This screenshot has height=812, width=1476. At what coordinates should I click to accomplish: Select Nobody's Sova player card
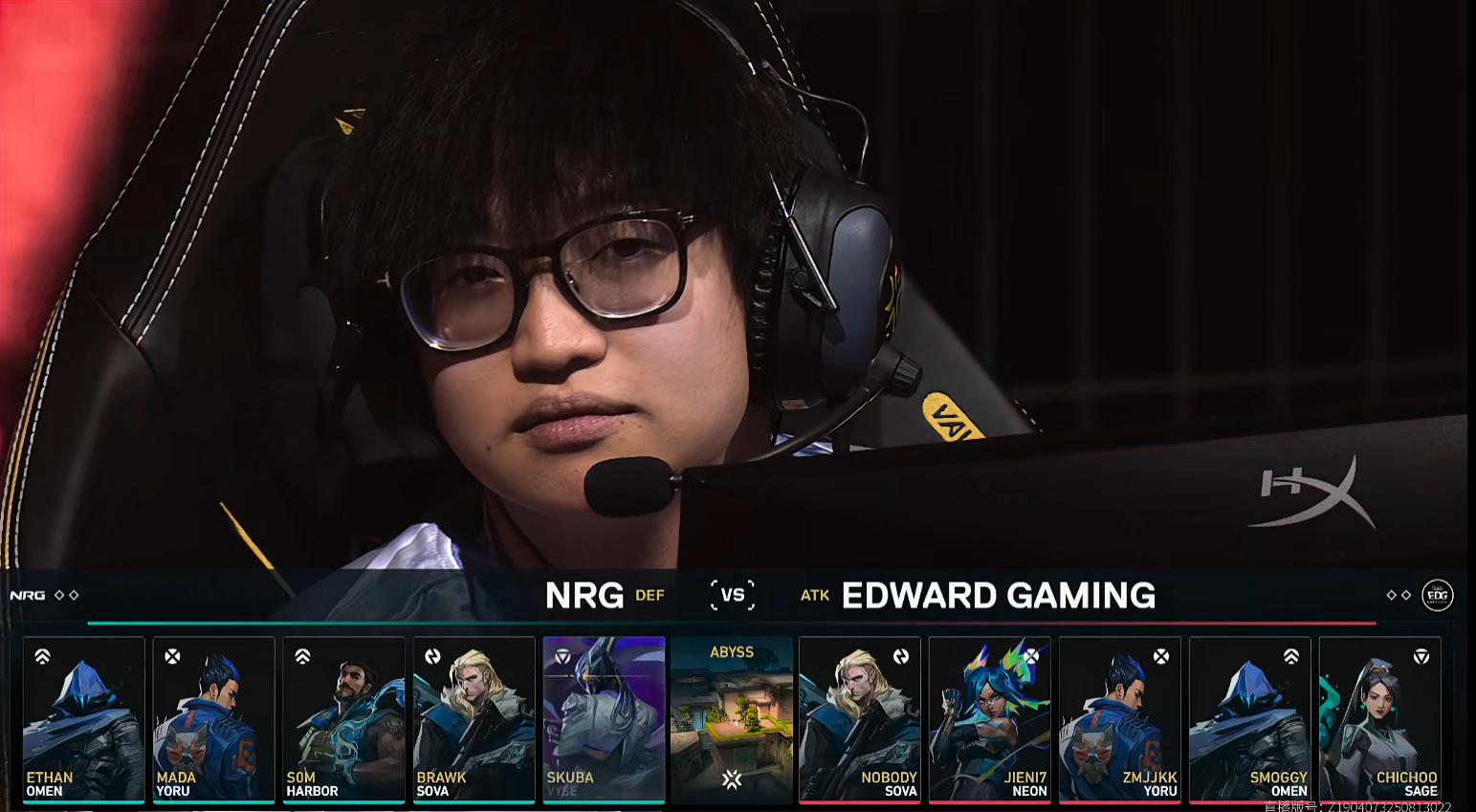coord(860,719)
